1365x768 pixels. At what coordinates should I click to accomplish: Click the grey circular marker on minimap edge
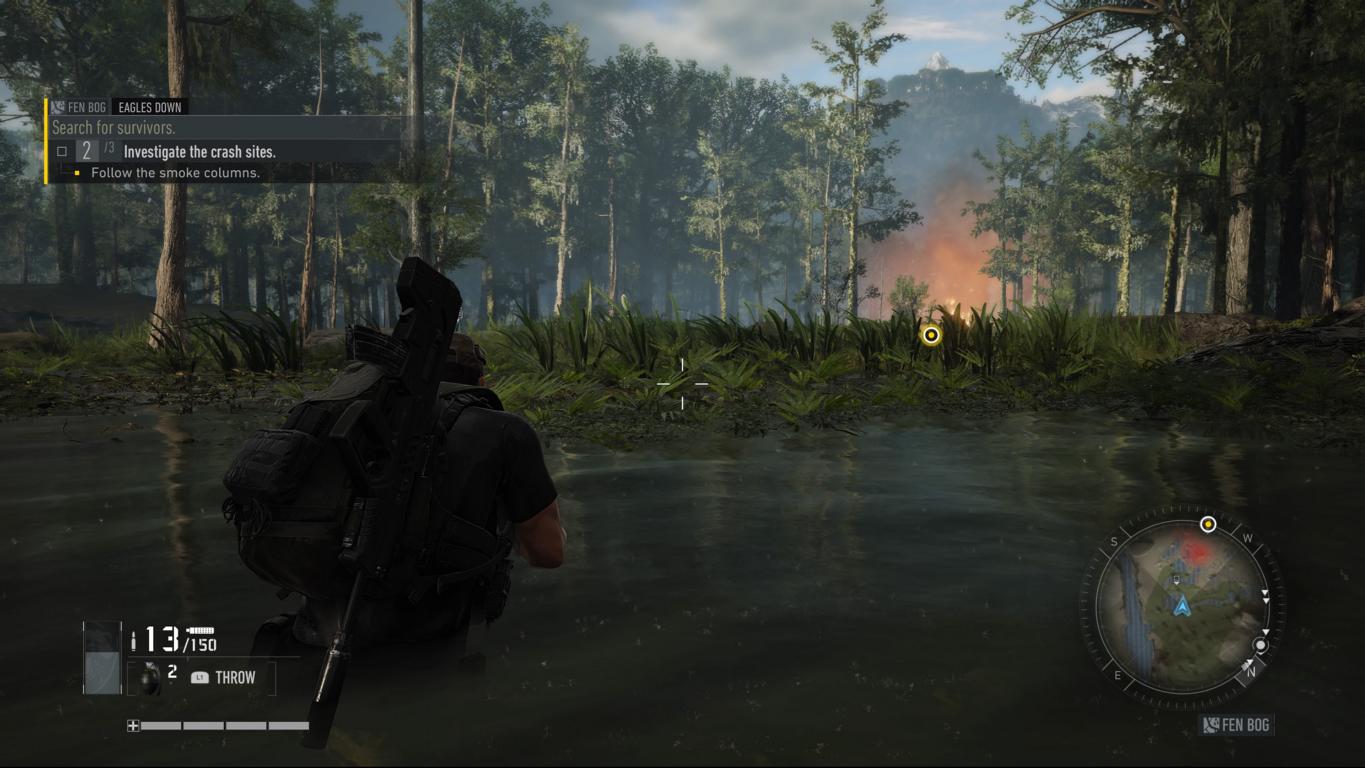tap(1261, 645)
